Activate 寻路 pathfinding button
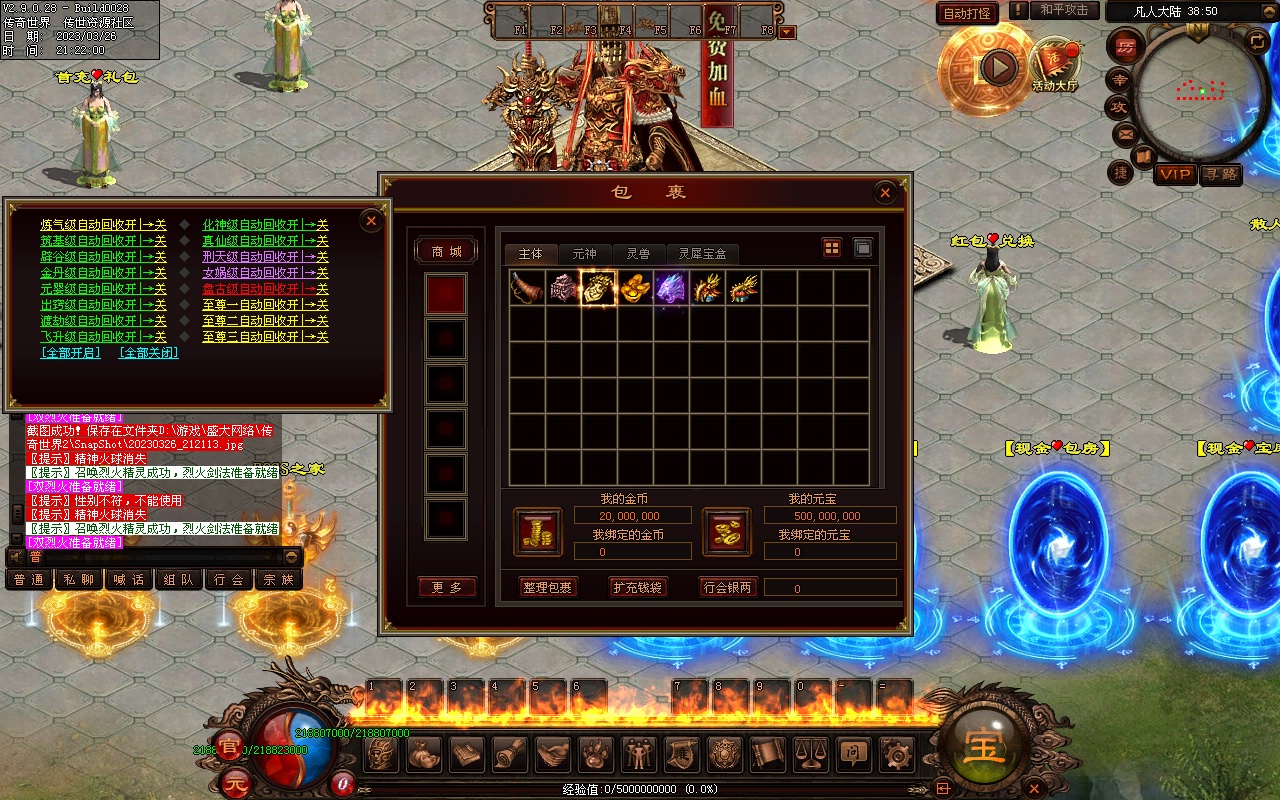Viewport: 1280px width, 800px height. [1220, 174]
